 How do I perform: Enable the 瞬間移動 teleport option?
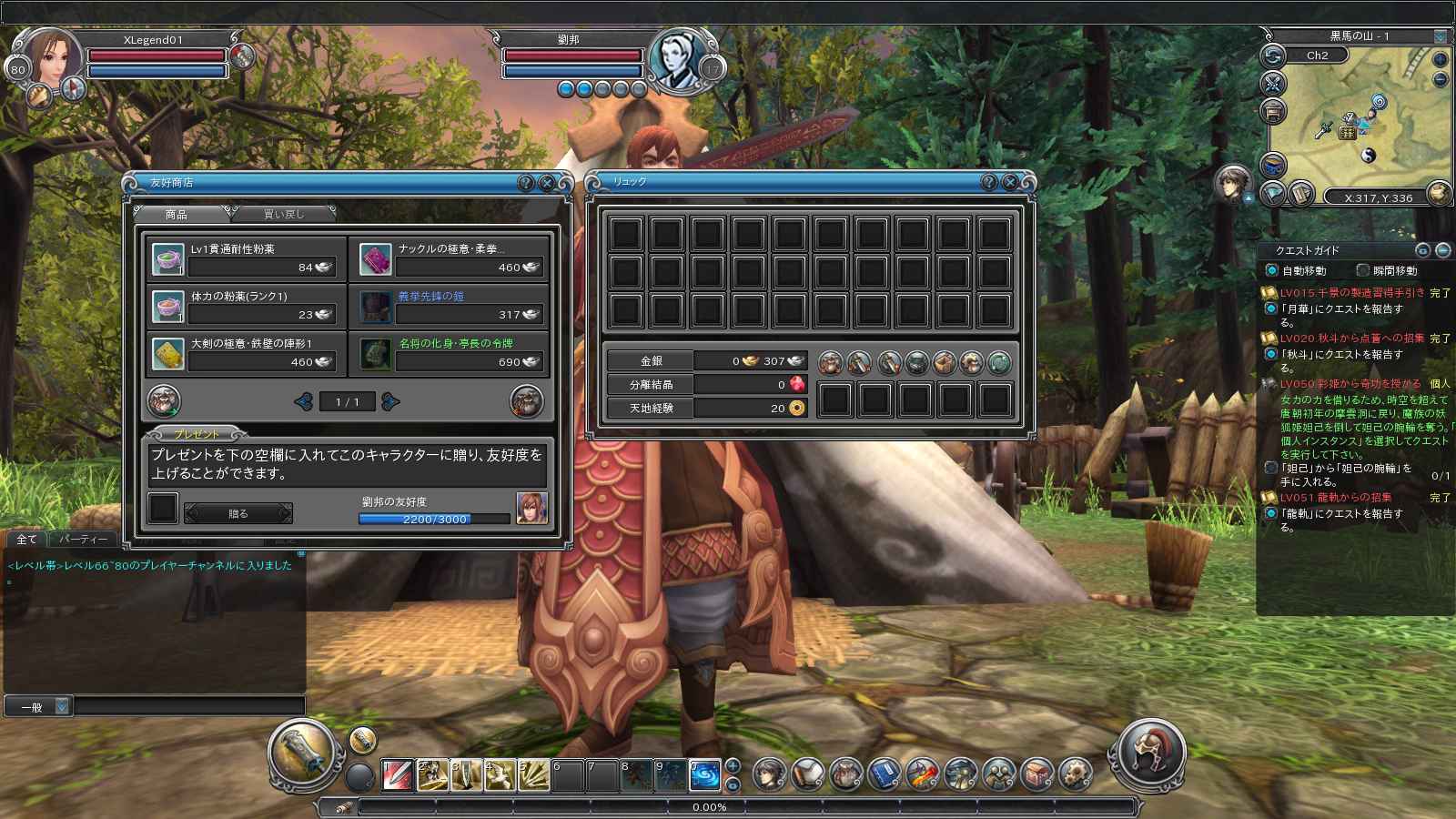tap(1363, 270)
